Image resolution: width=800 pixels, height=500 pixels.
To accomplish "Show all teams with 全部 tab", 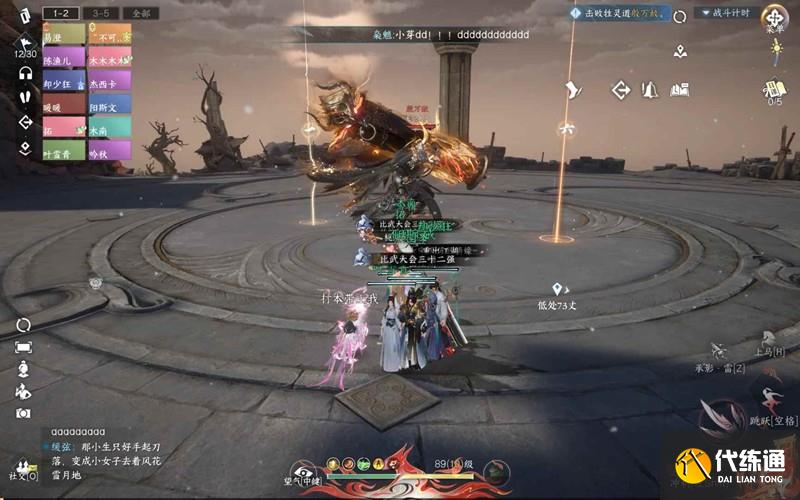I will point(140,14).
